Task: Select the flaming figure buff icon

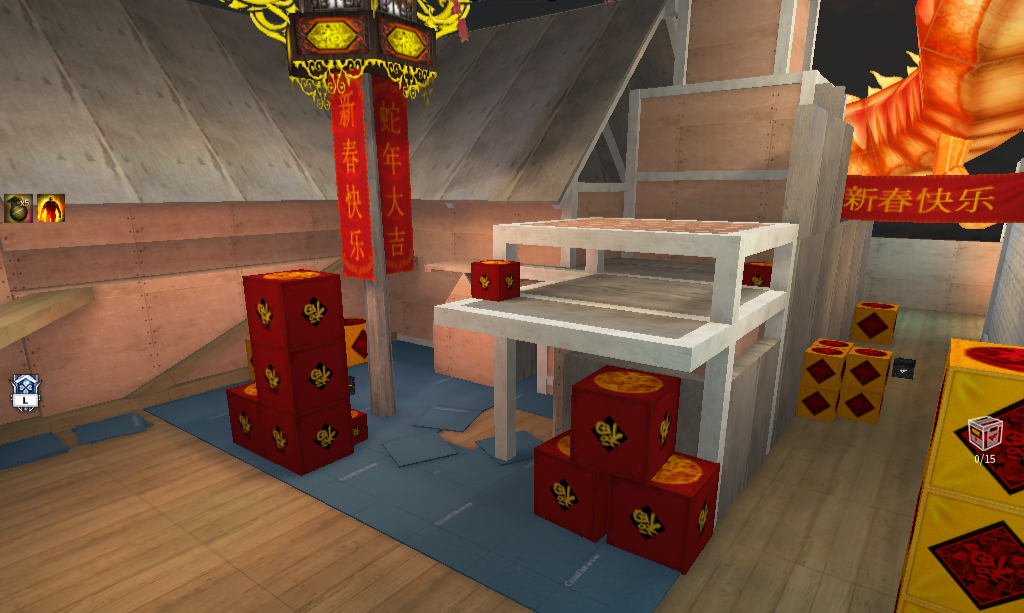Action: point(50,208)
